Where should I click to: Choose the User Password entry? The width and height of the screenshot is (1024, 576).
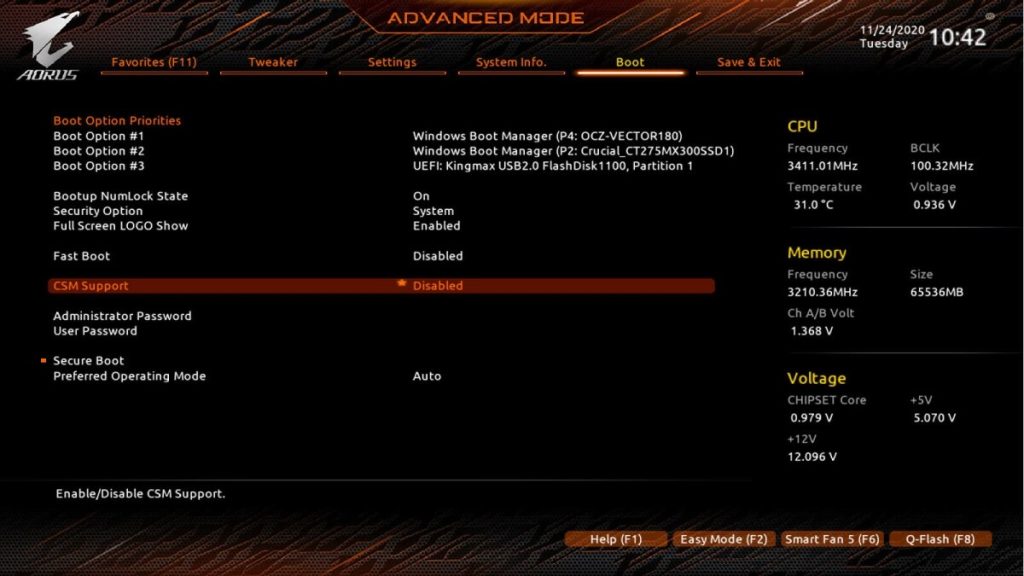pos(95,331)
